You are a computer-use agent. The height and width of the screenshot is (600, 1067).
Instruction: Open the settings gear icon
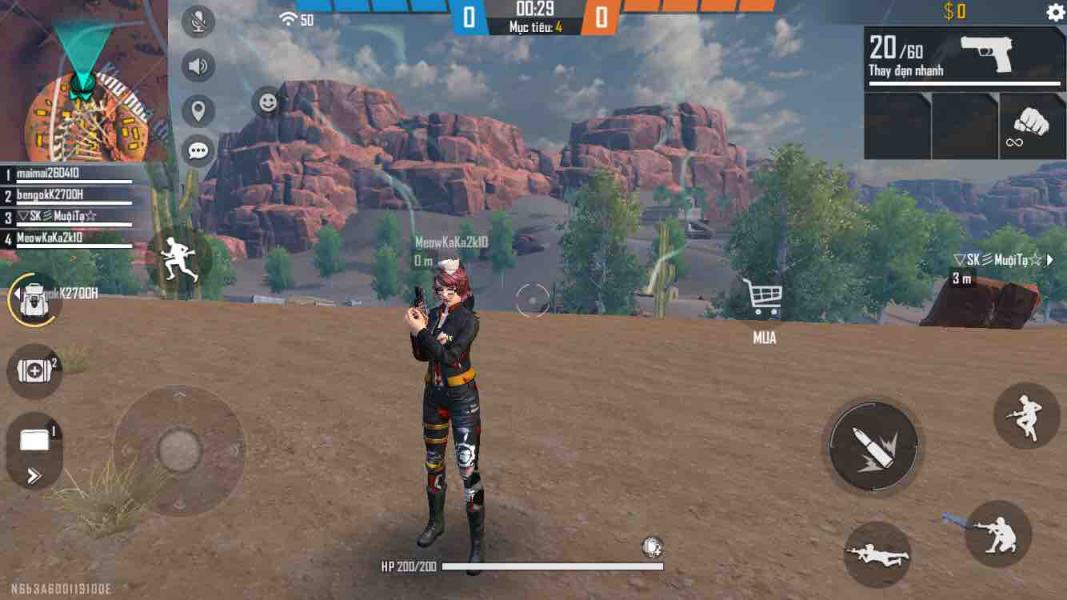[x=1055, y=12]
